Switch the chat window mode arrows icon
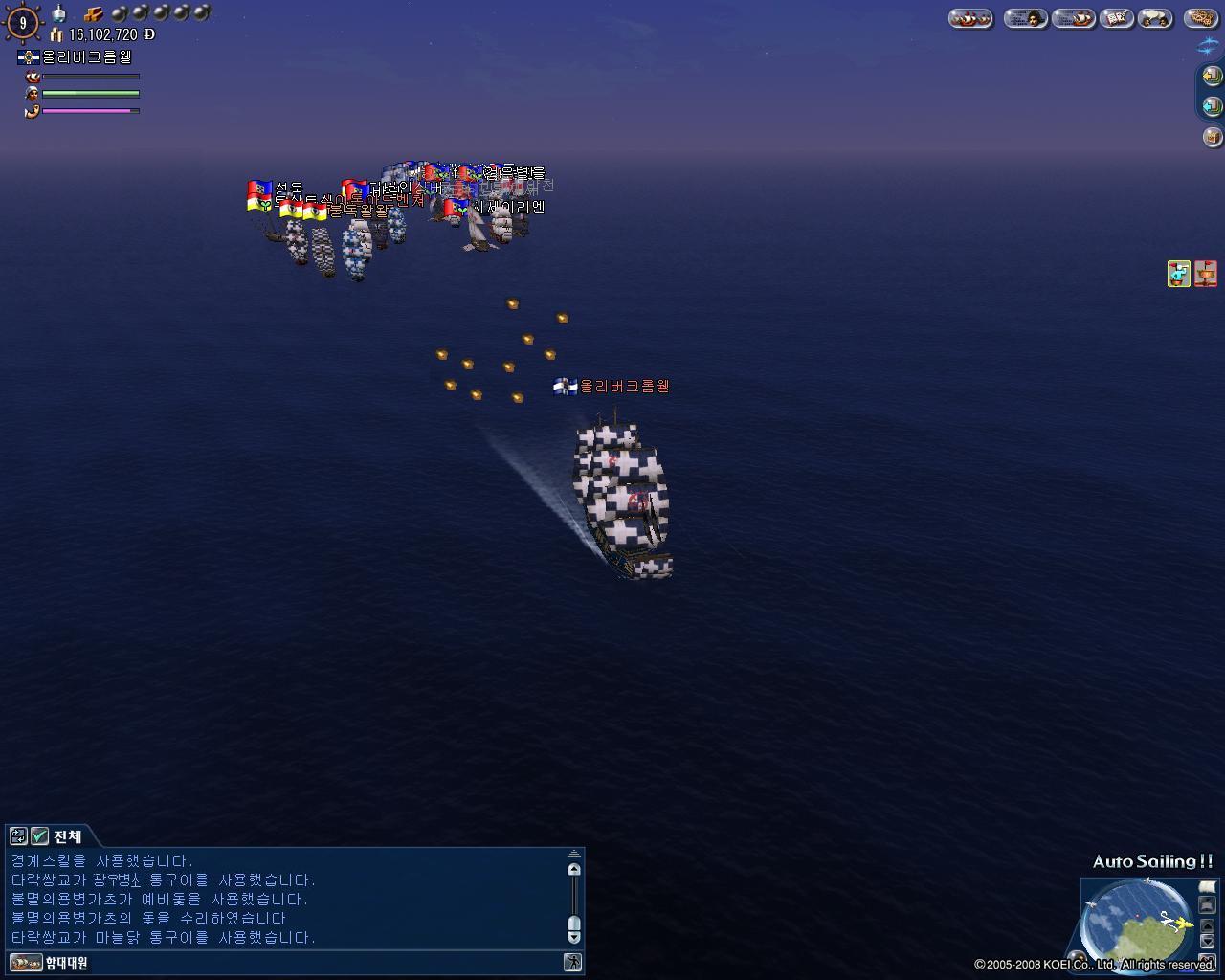This screenshot has height=980, width=1225. [18, 836]
